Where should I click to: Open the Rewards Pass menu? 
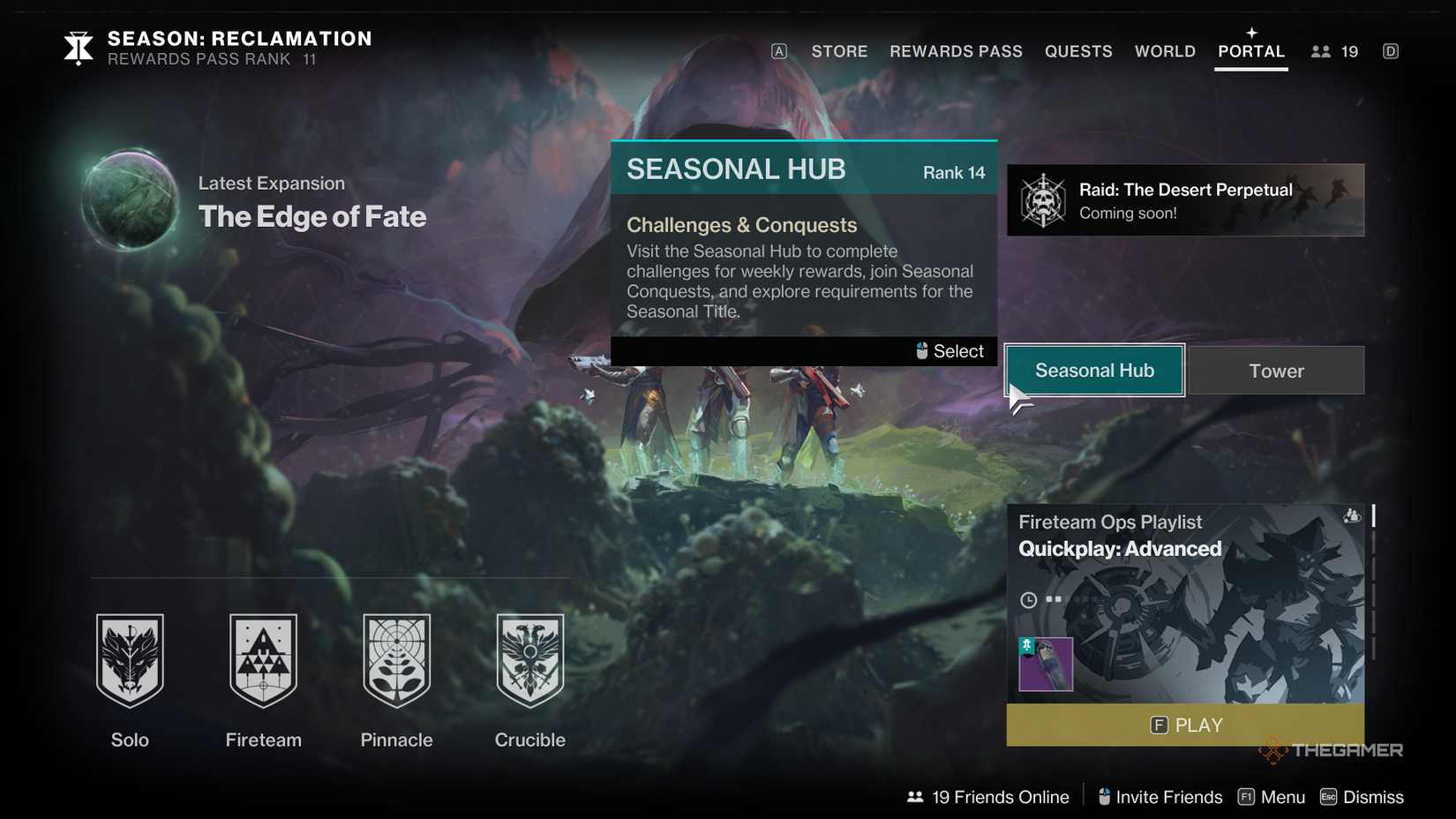click(x=956, y=51)
